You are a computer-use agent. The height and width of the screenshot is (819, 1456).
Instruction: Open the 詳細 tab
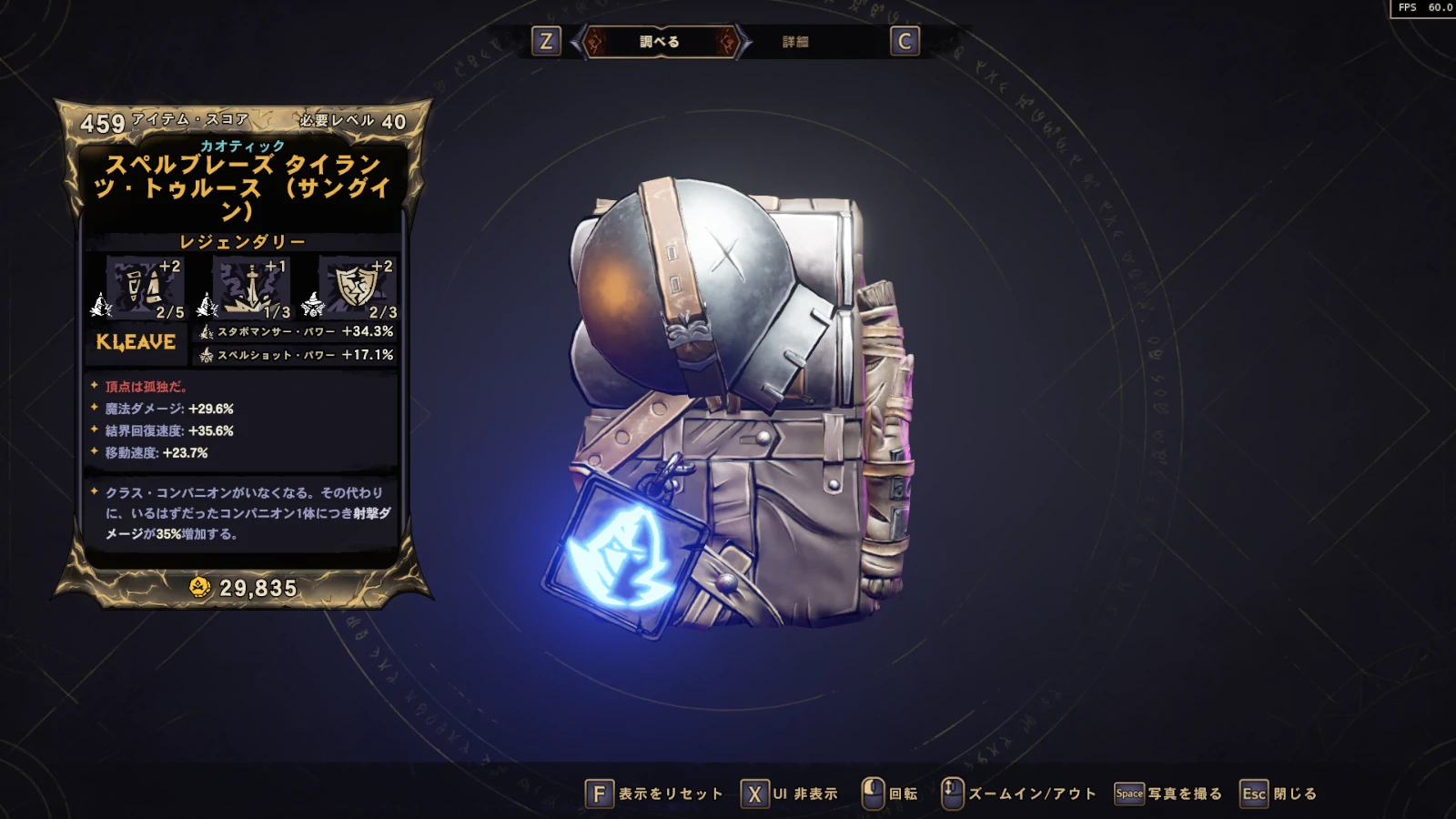pos(795,42)
